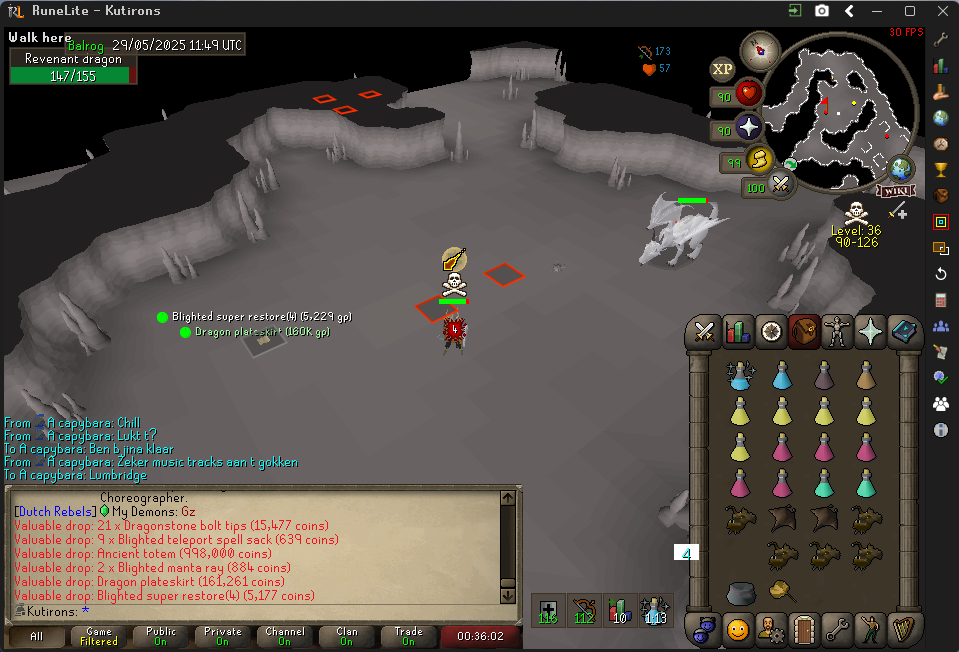The width and height of the screenshot is (959, 652).
Task: Switch to the Magic spellbook tab
Action: (x=903, y=330)
